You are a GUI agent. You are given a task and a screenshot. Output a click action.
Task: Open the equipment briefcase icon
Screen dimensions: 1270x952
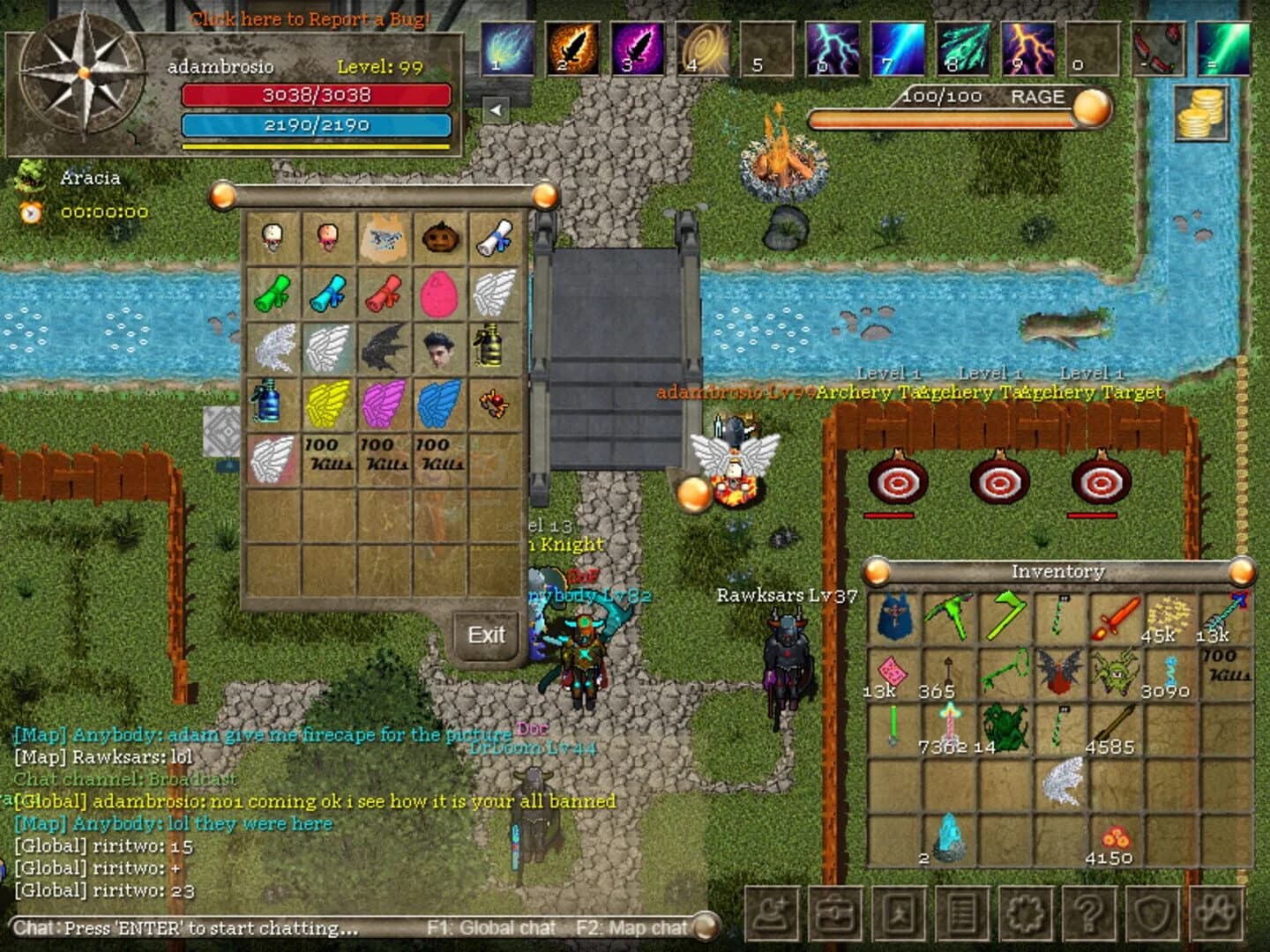tap(833, 915)
